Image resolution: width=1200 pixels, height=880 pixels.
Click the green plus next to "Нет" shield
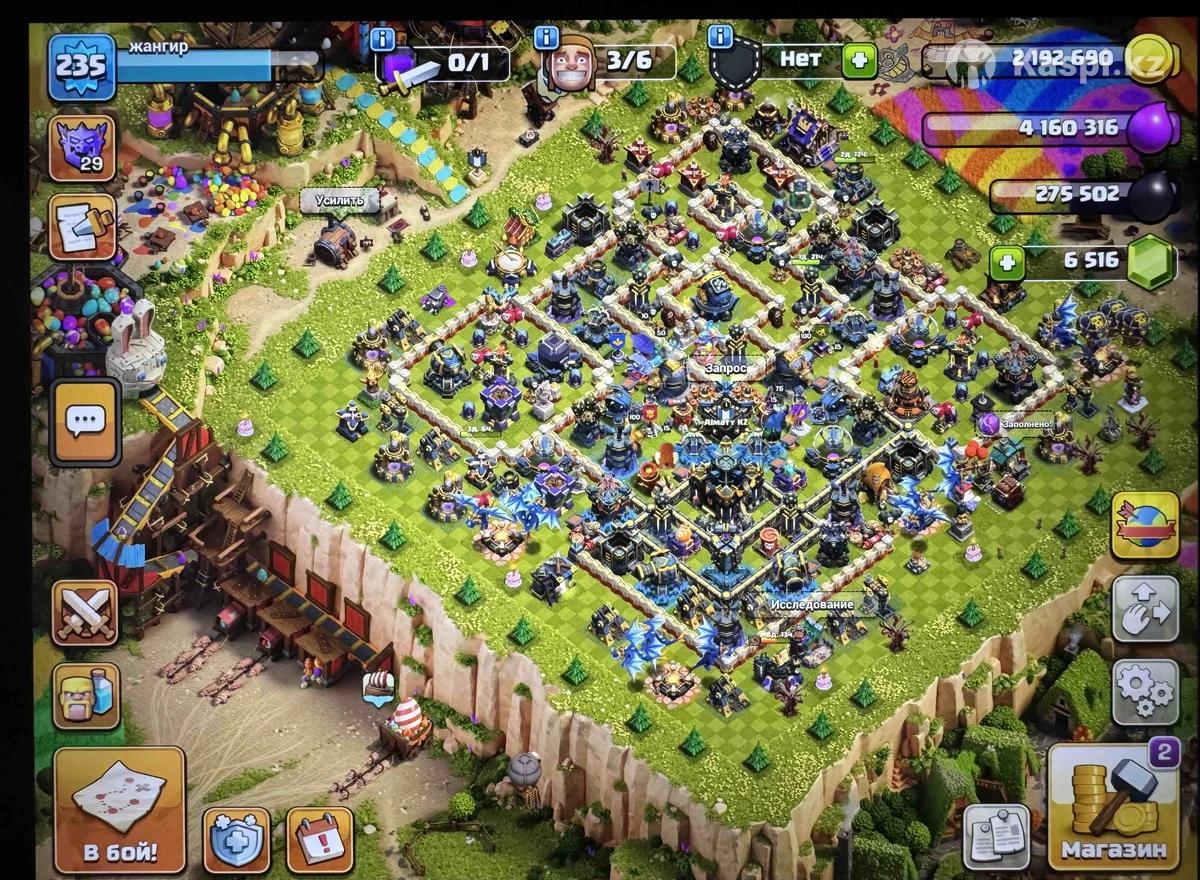tap(858, 61)
